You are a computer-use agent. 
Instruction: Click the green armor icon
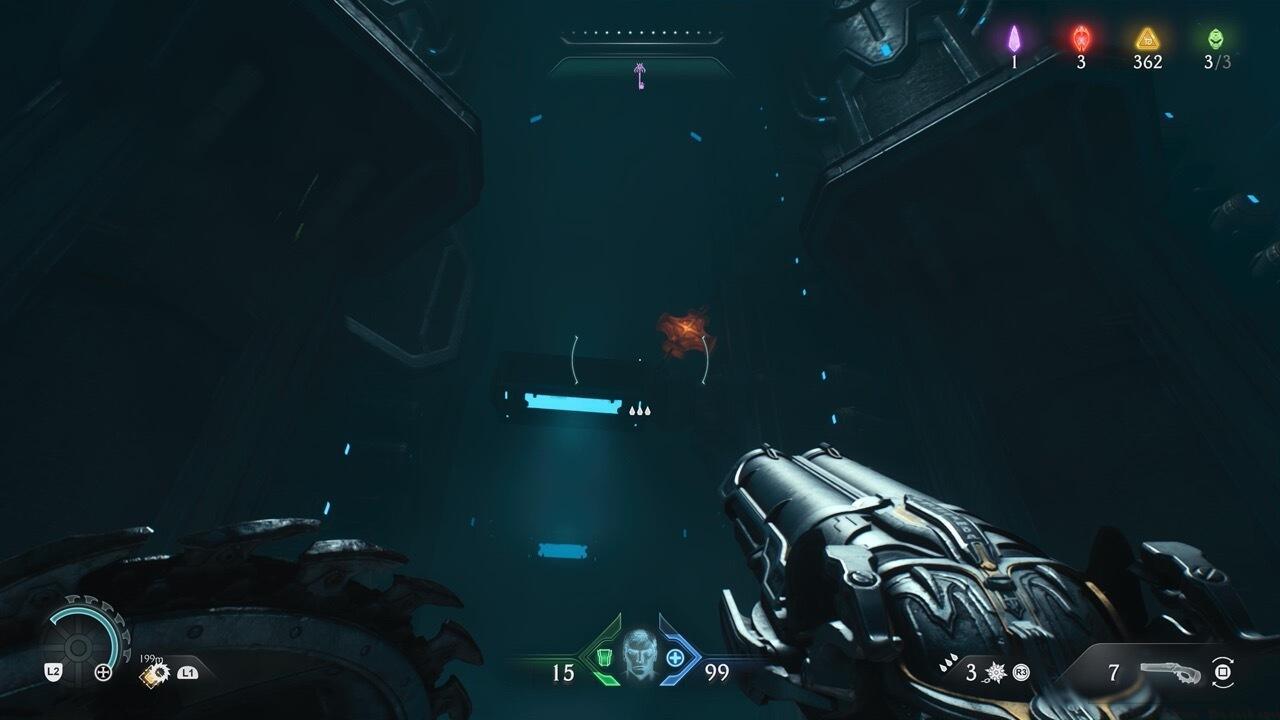(606, 658)
